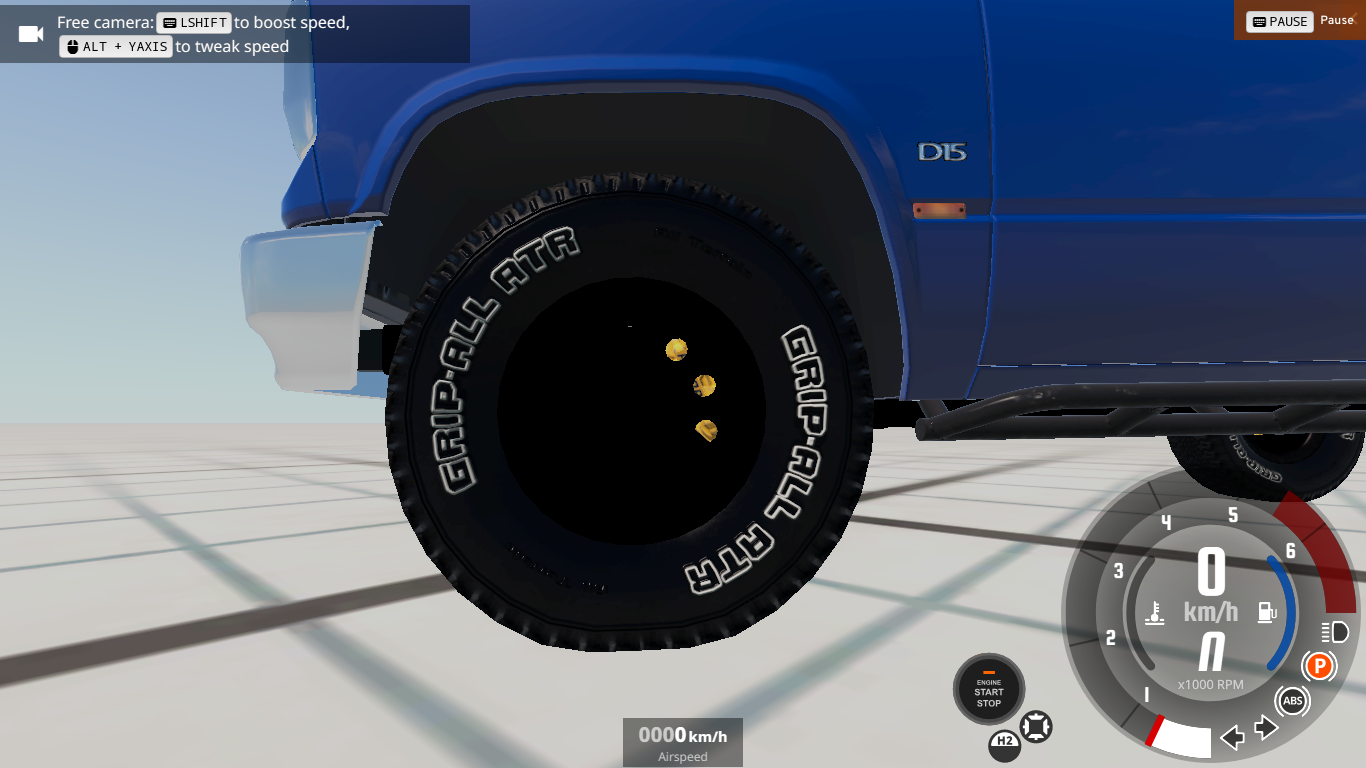Click the ALT + YAXIS keycap label
Screen dimensions: 1366x768
(x=115, y=46)
